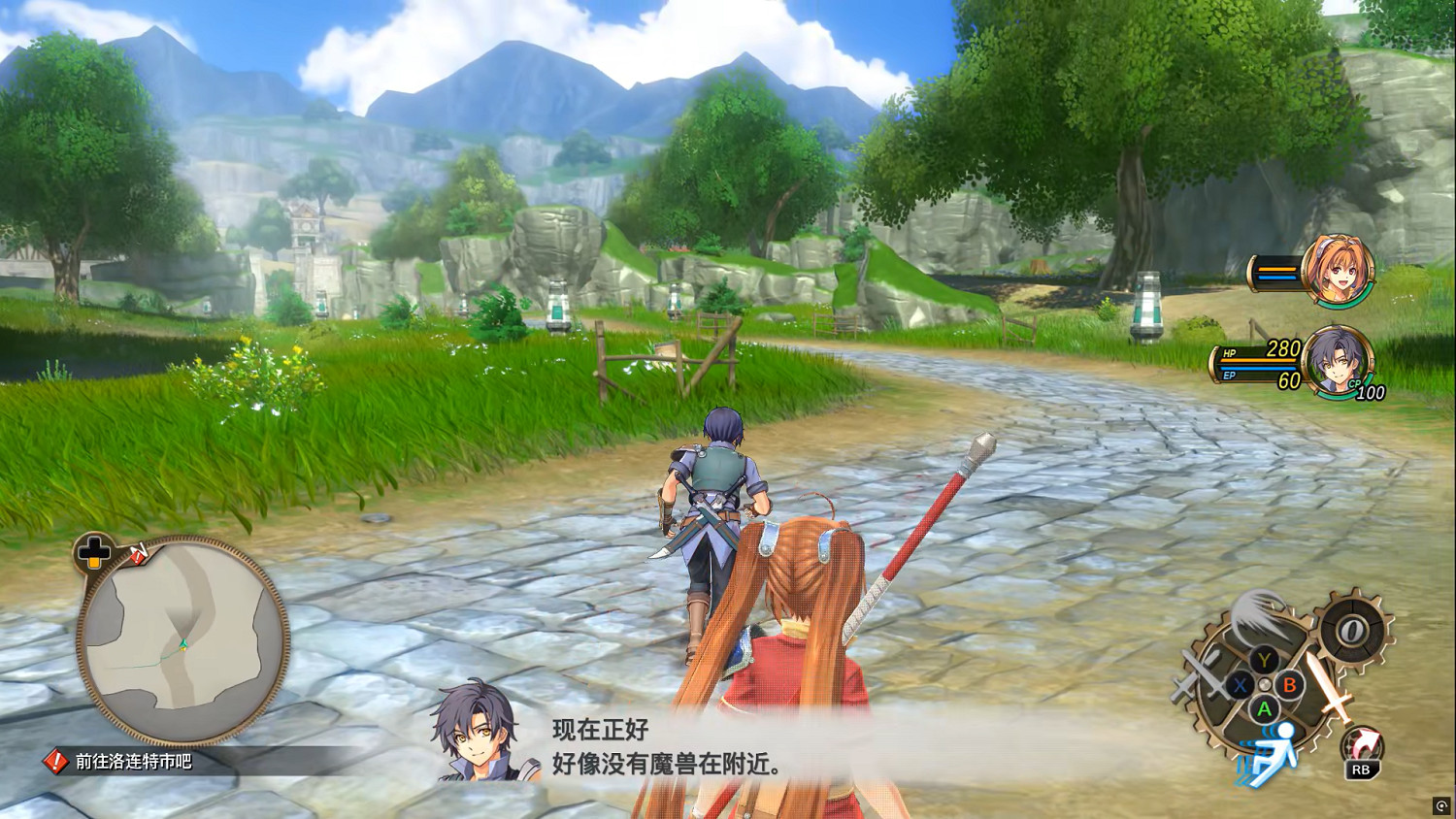Select the crossed silver sword icon
Screen dimensions: 1456x819
coord(1199,675)
